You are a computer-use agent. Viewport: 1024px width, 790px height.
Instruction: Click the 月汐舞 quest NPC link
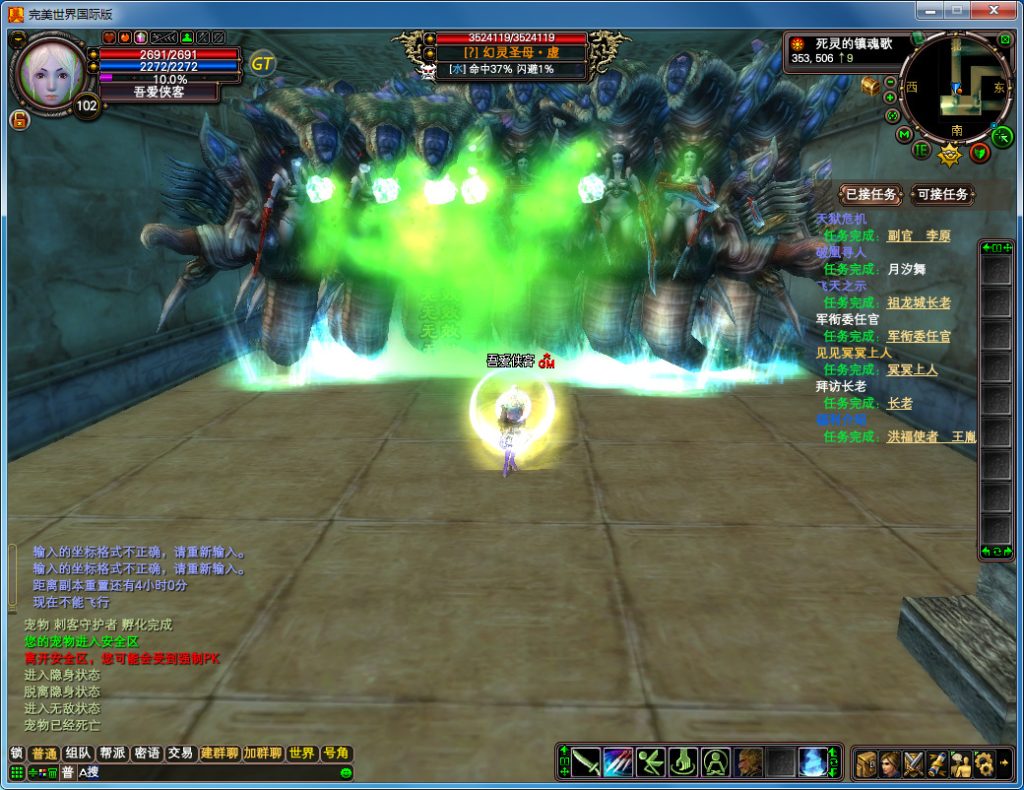click(907, 269)
